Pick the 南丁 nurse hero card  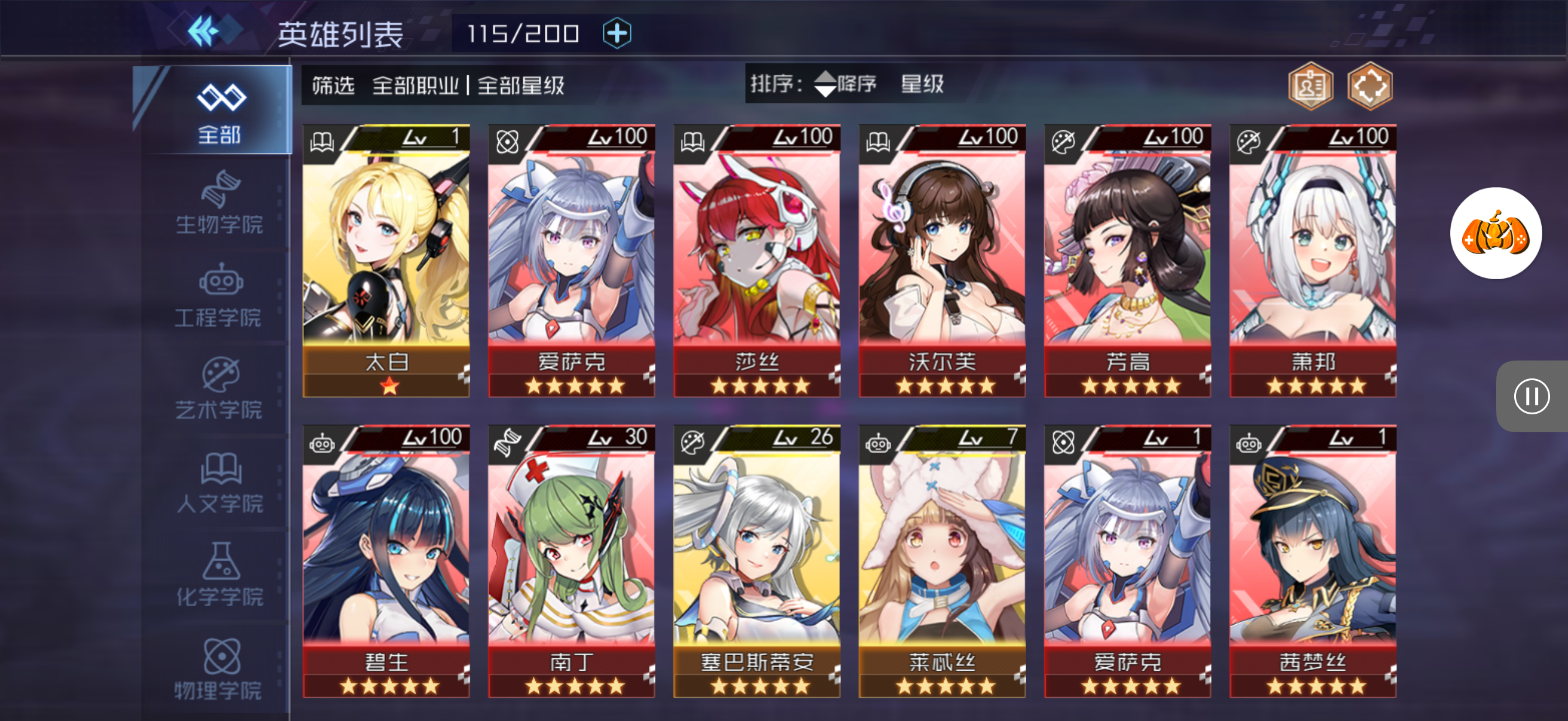pos(571,561)
